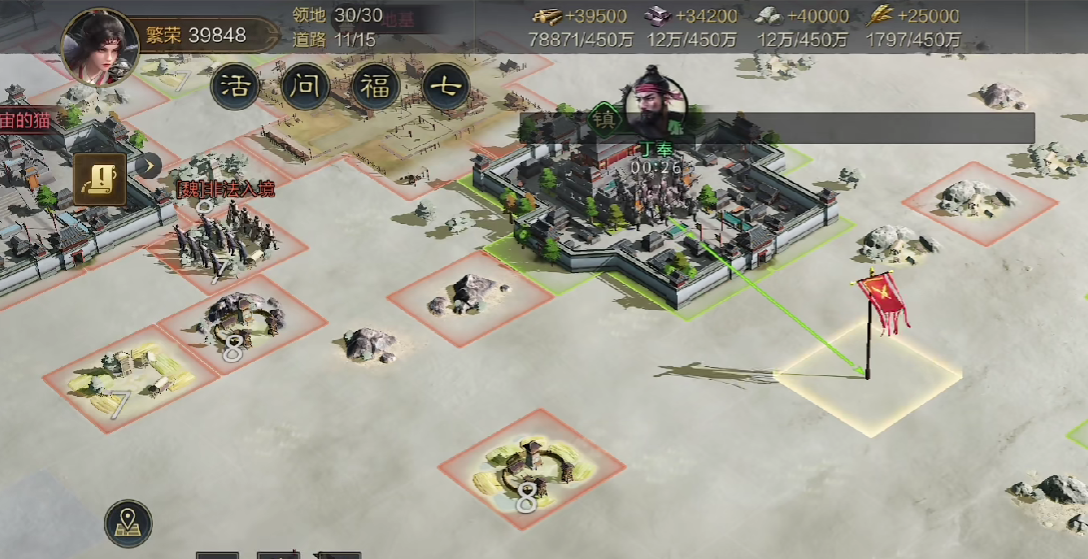Tap the 活 round button
Screen dimensions: 1088x559
click(x=236, y=87)
